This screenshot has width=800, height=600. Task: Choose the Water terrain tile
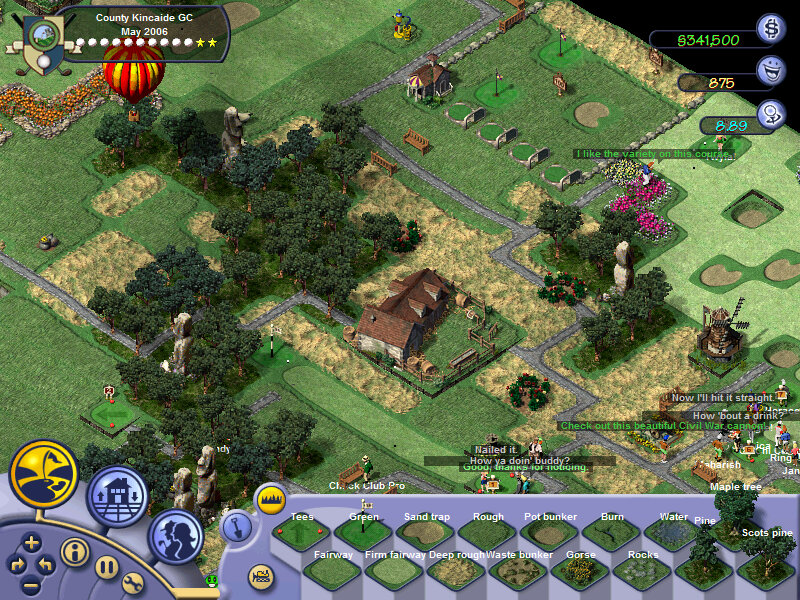click(673, 533)
